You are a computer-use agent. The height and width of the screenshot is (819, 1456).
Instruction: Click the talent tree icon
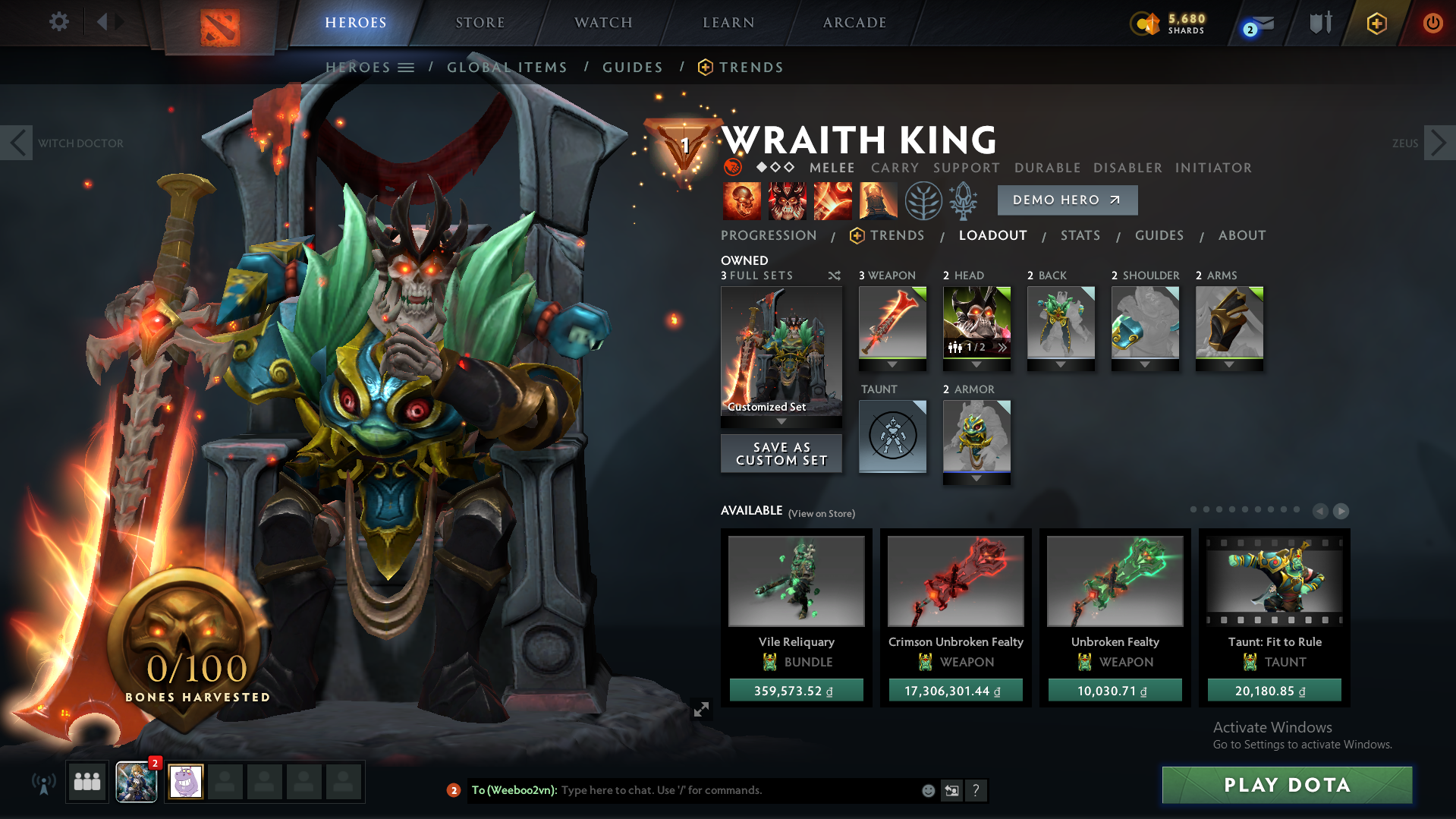pos(923,200)
